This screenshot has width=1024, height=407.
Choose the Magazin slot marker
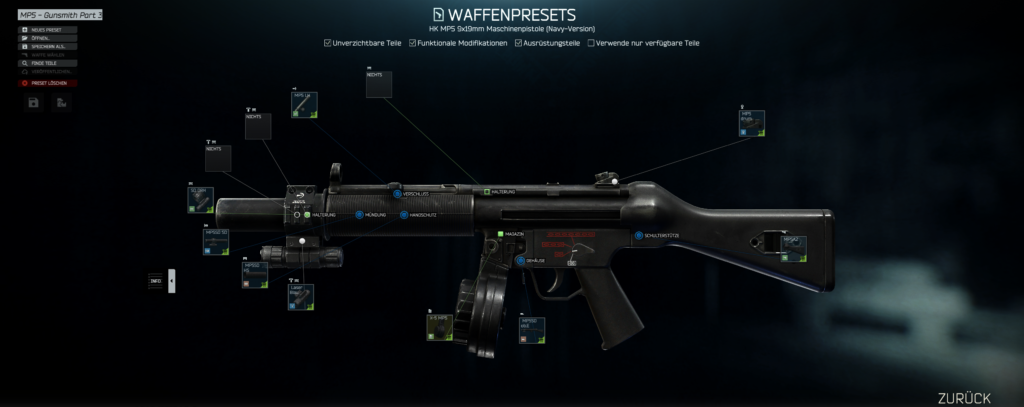click(499, 233)
